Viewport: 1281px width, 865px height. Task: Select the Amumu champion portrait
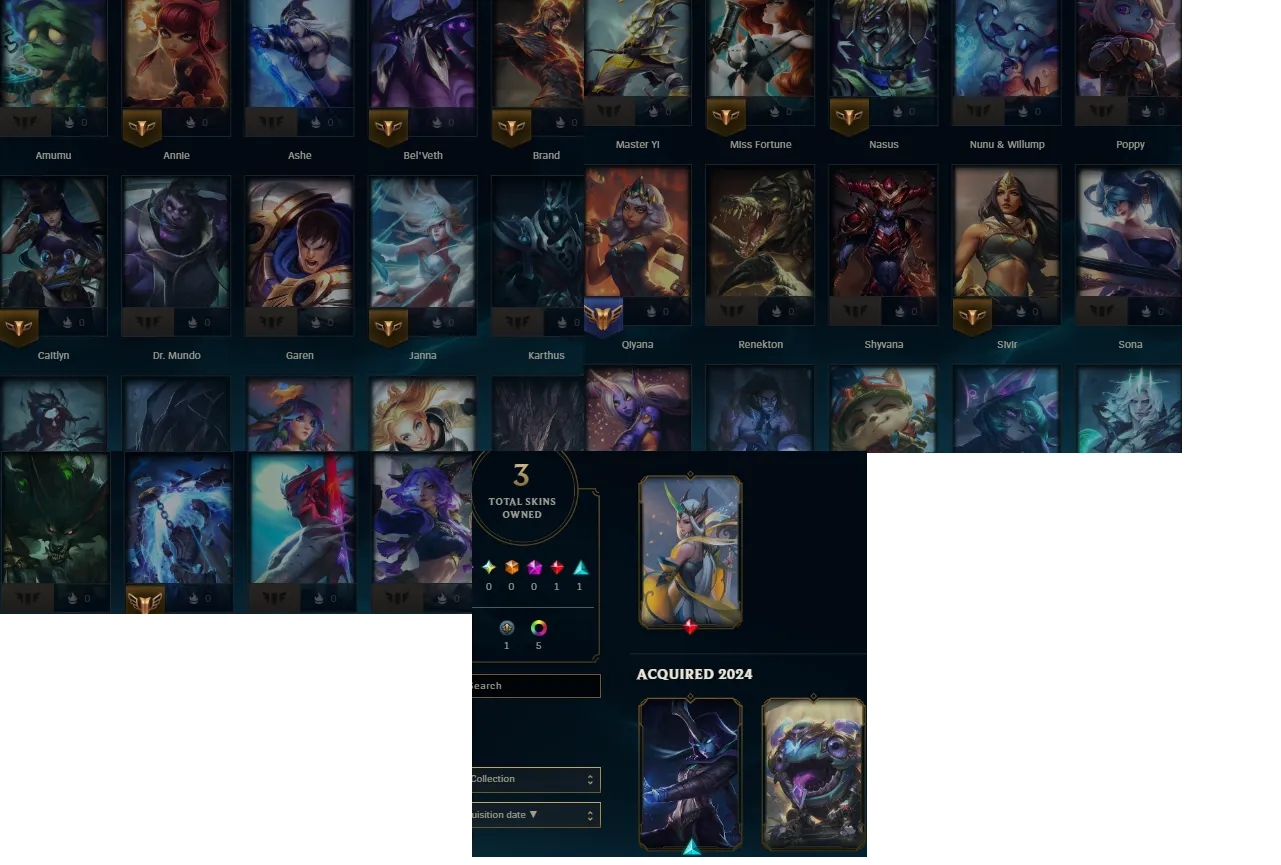click(x=54, y=55)
